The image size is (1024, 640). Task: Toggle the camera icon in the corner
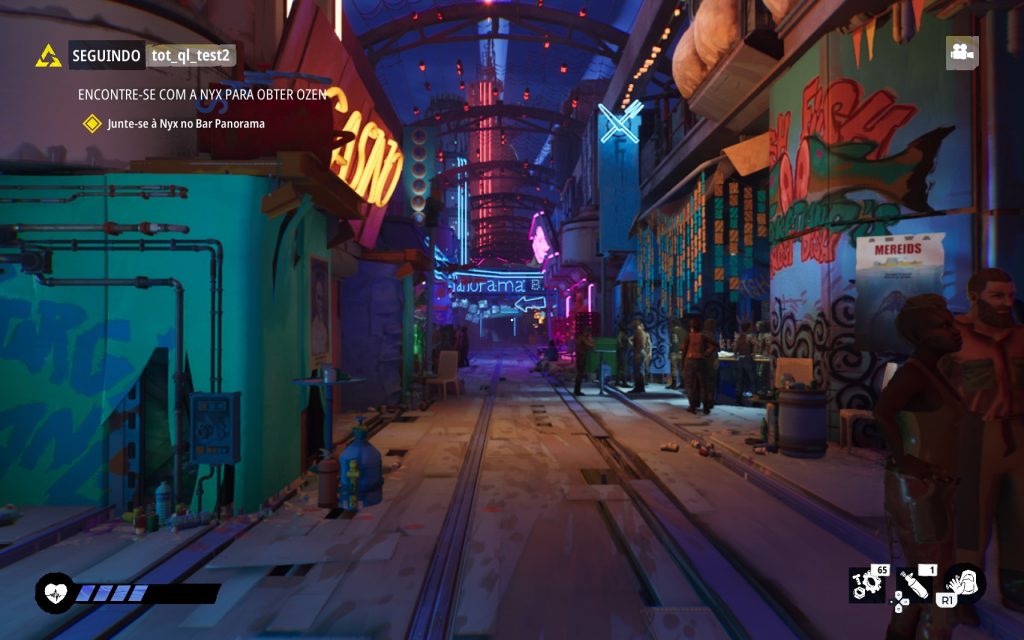click(x=962, y=53)
